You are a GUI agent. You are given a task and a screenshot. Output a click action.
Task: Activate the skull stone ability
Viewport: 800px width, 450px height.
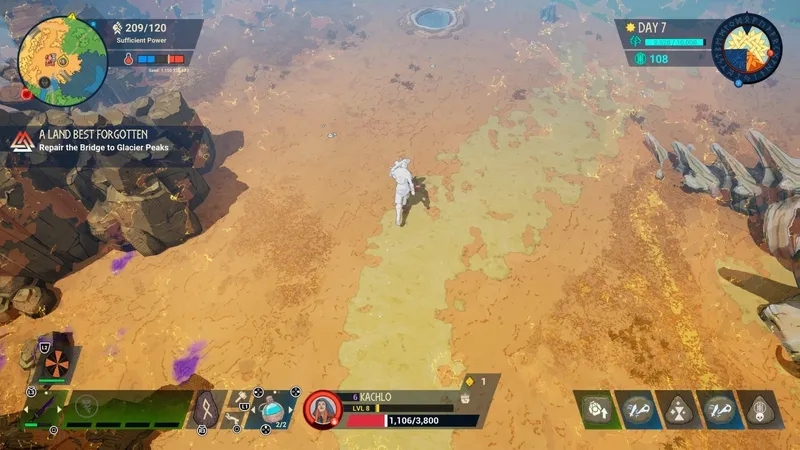(761, 410)
